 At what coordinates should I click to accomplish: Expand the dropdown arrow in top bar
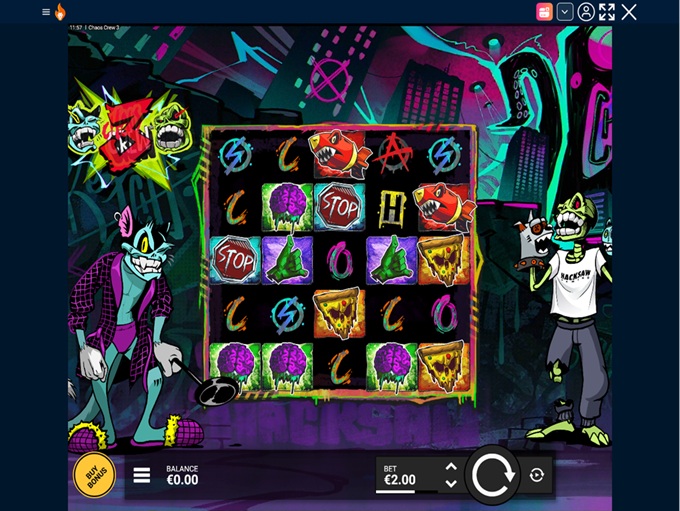[565, 12]
